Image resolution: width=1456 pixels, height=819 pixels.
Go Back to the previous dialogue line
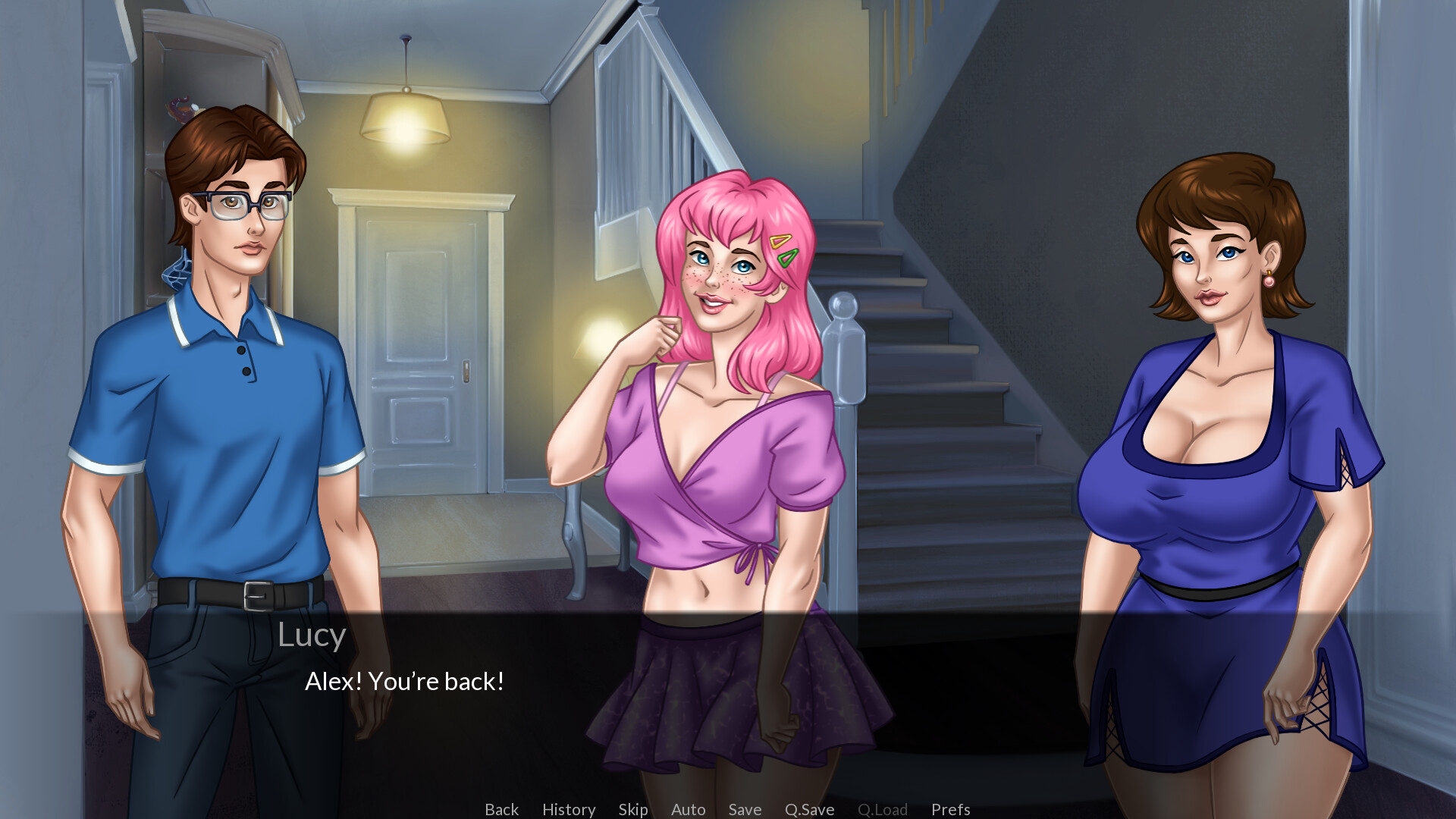point(501,809)
